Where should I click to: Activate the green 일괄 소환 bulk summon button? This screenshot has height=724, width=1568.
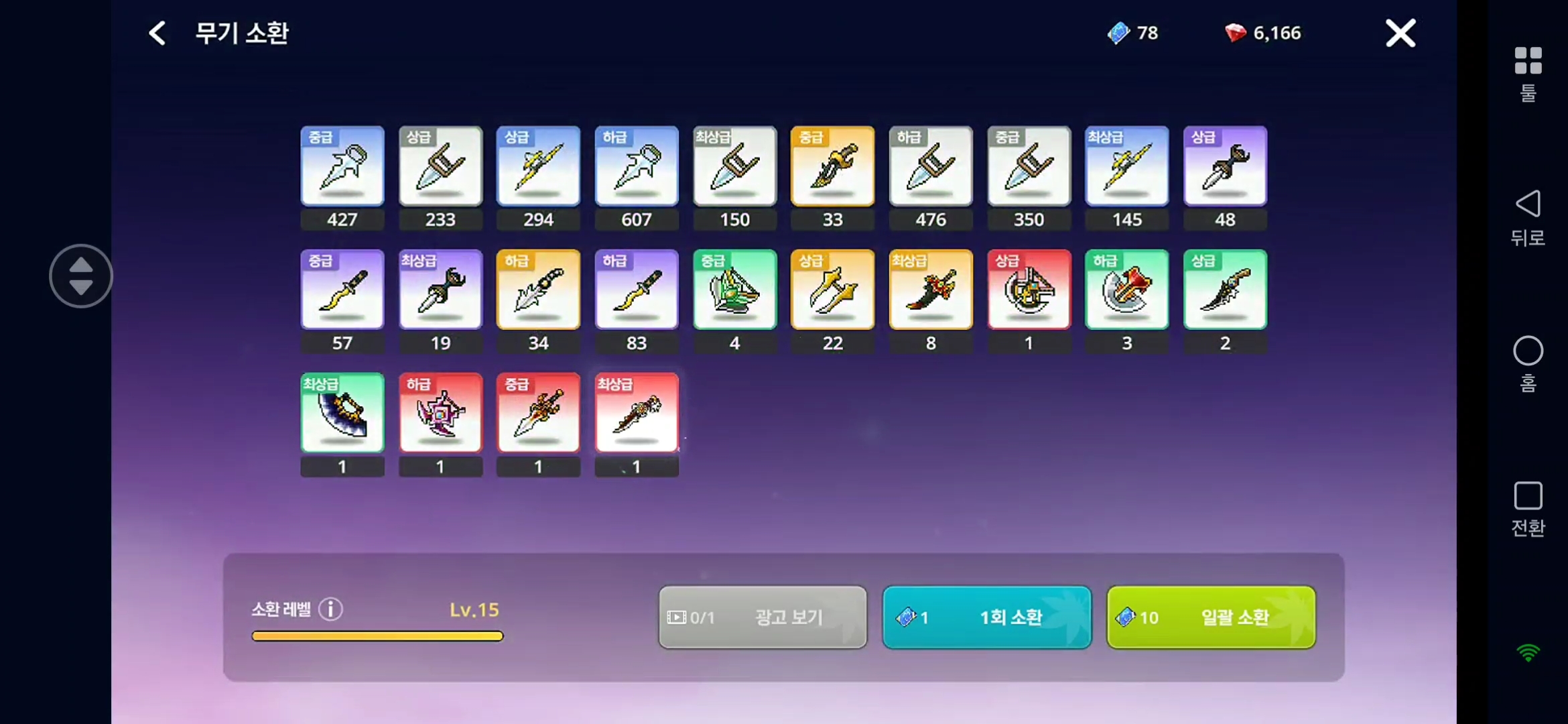click(1211, 617)
